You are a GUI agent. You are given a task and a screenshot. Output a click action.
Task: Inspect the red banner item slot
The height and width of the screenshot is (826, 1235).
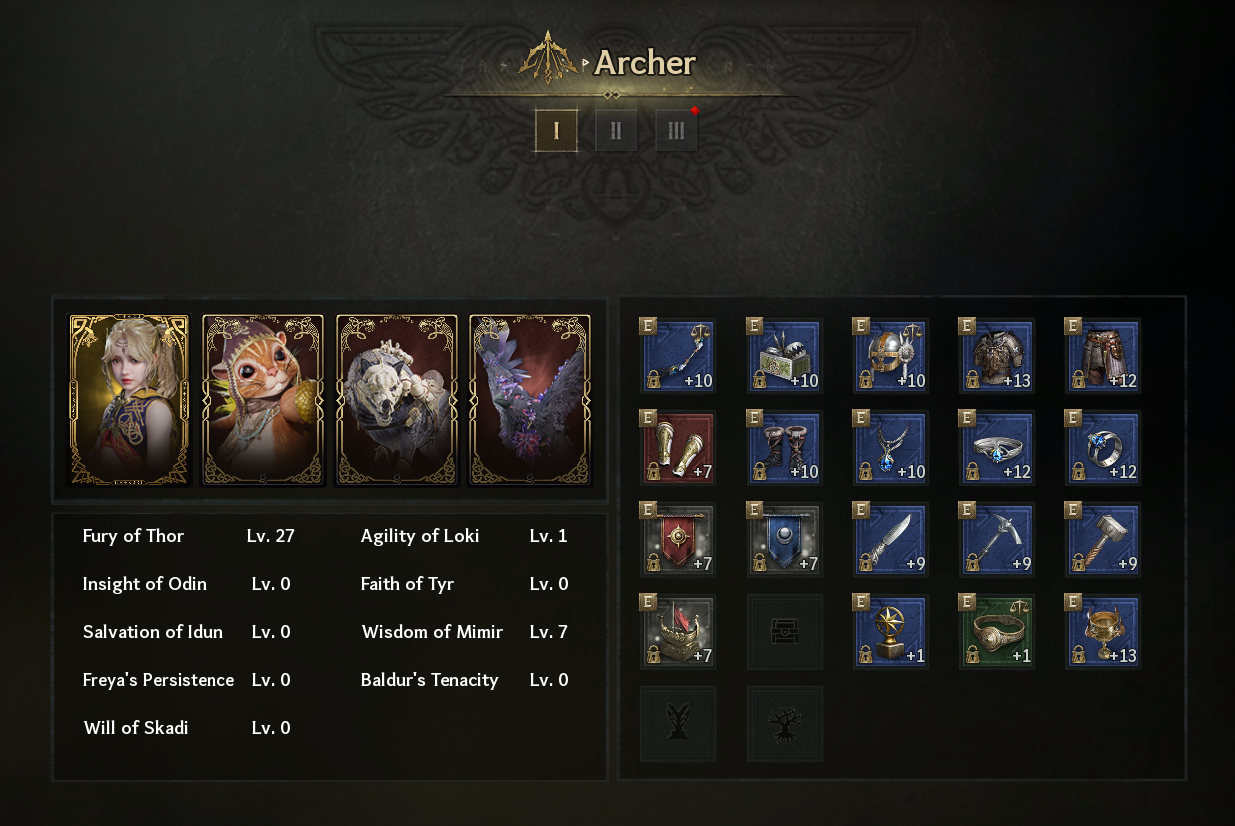click(x=678, y=540)
